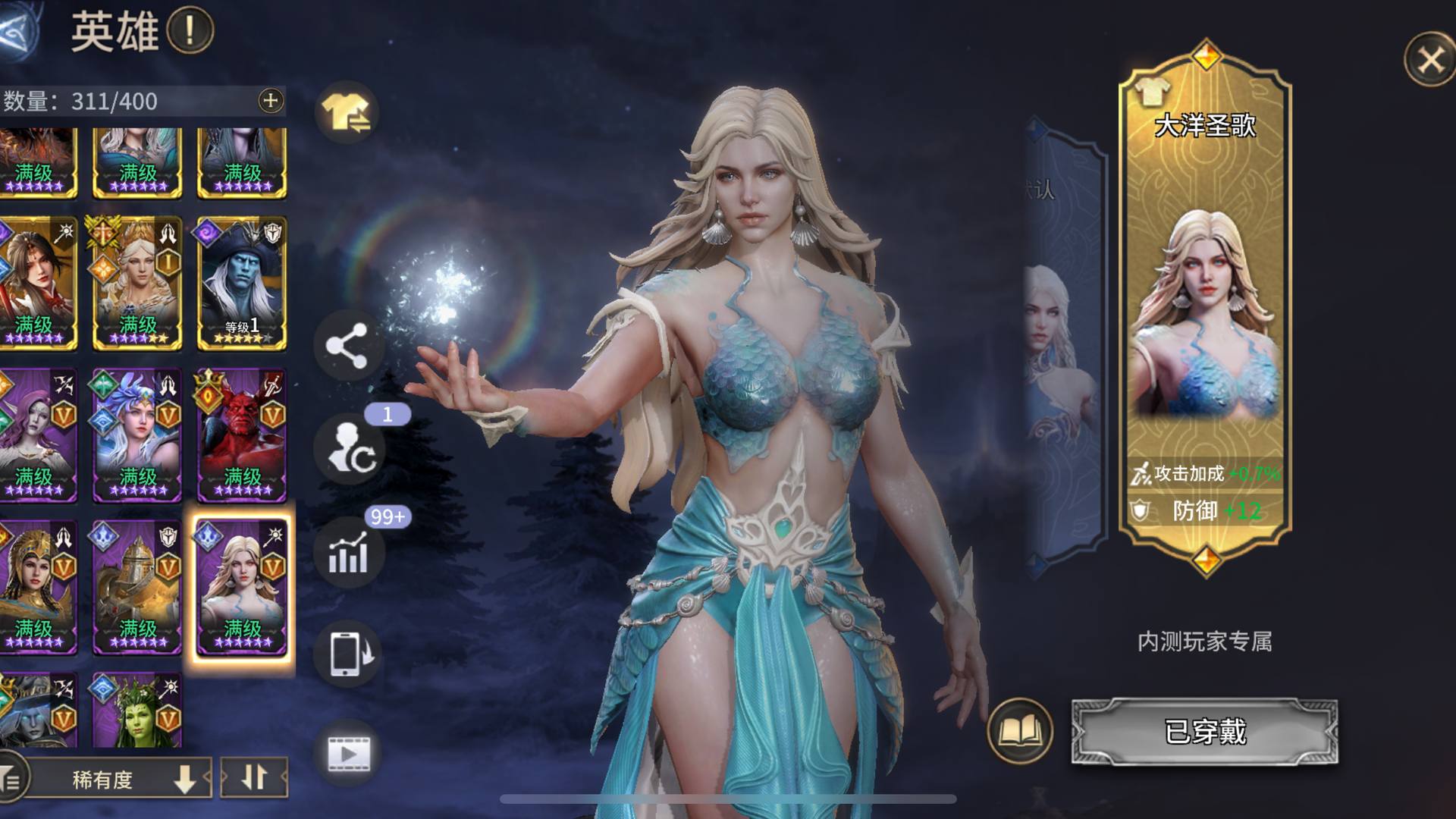Tap the share icon
The height and width of the screenshot is (819, 1456).
[x=347, y=347]
